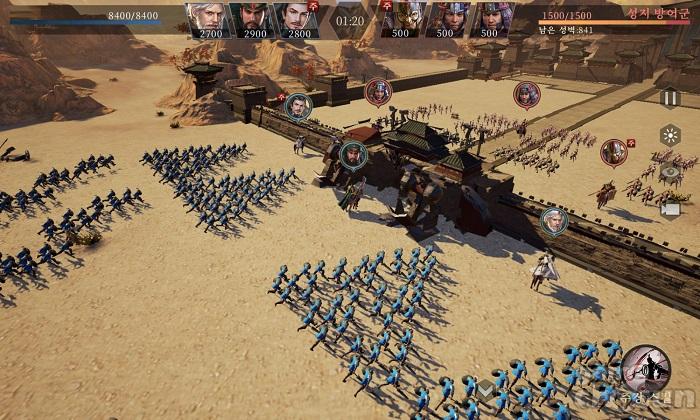700x420 pixels.
Task: Select the enemy commander portrait with 주 badge
Action: coord(404,20)
